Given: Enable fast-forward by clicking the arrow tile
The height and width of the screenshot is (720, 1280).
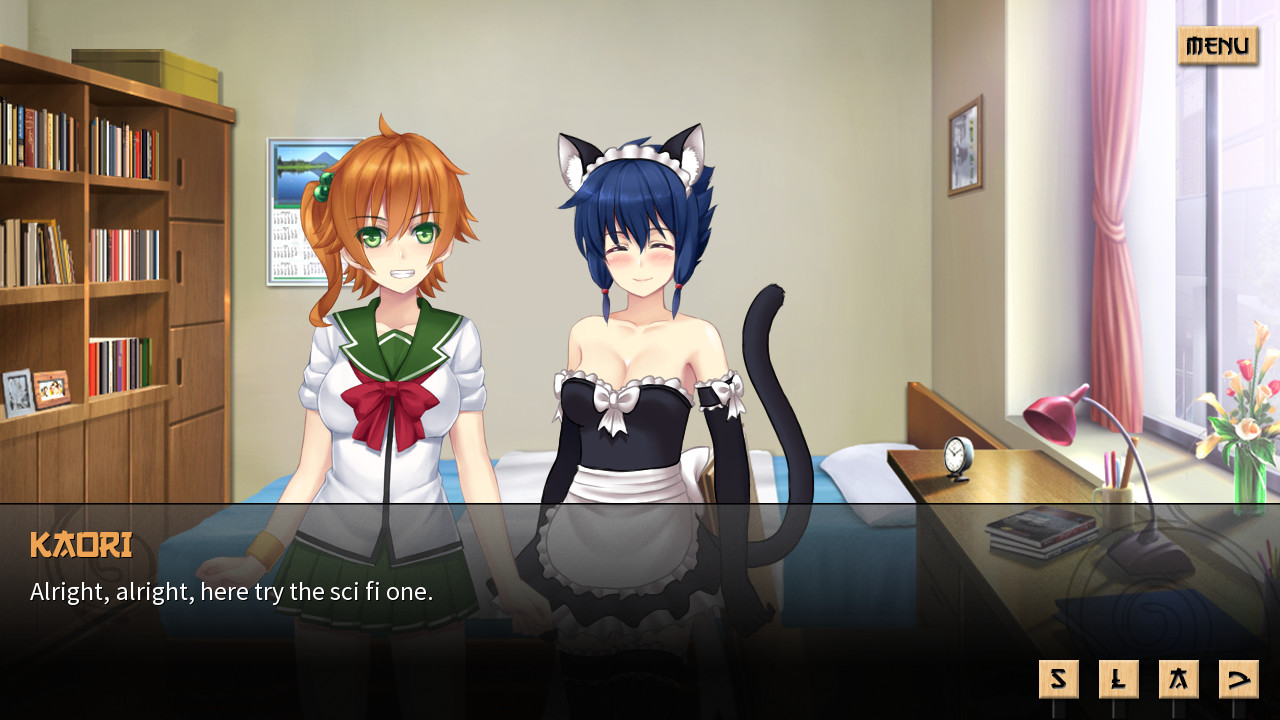Looking at the screenshot, I should coord(1239,678).
